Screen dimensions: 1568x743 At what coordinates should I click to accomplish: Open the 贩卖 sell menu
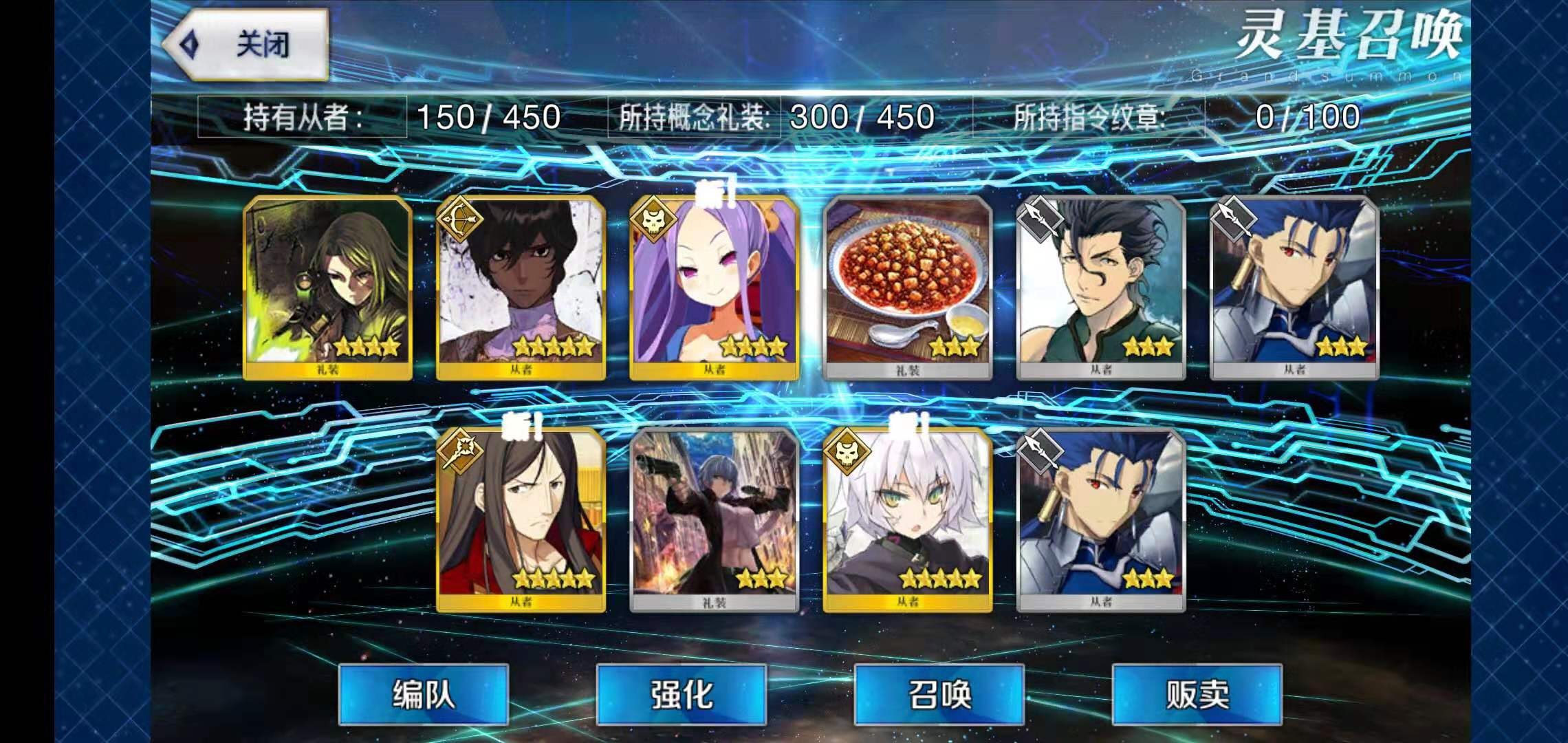[x=1197, y=694]
